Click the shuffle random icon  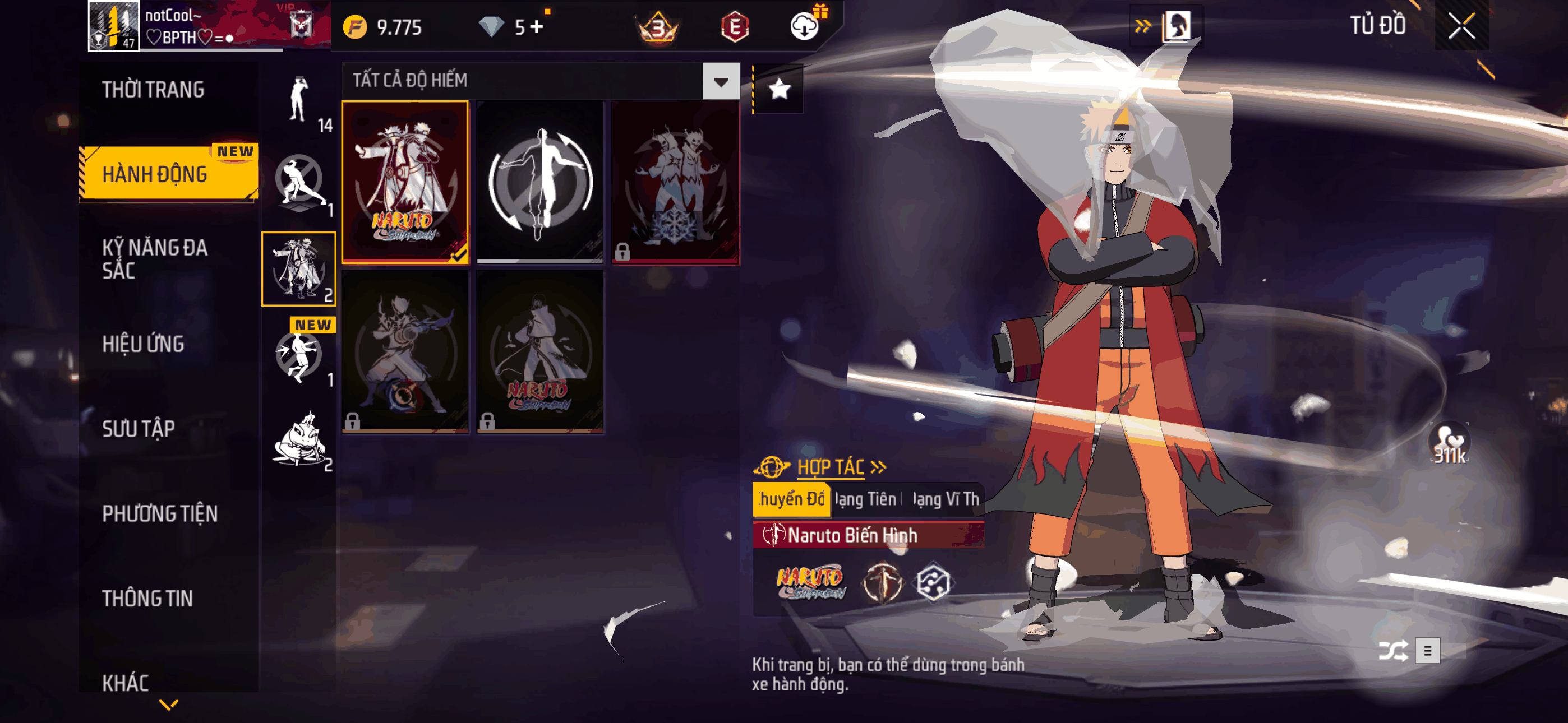(1392, 651)
